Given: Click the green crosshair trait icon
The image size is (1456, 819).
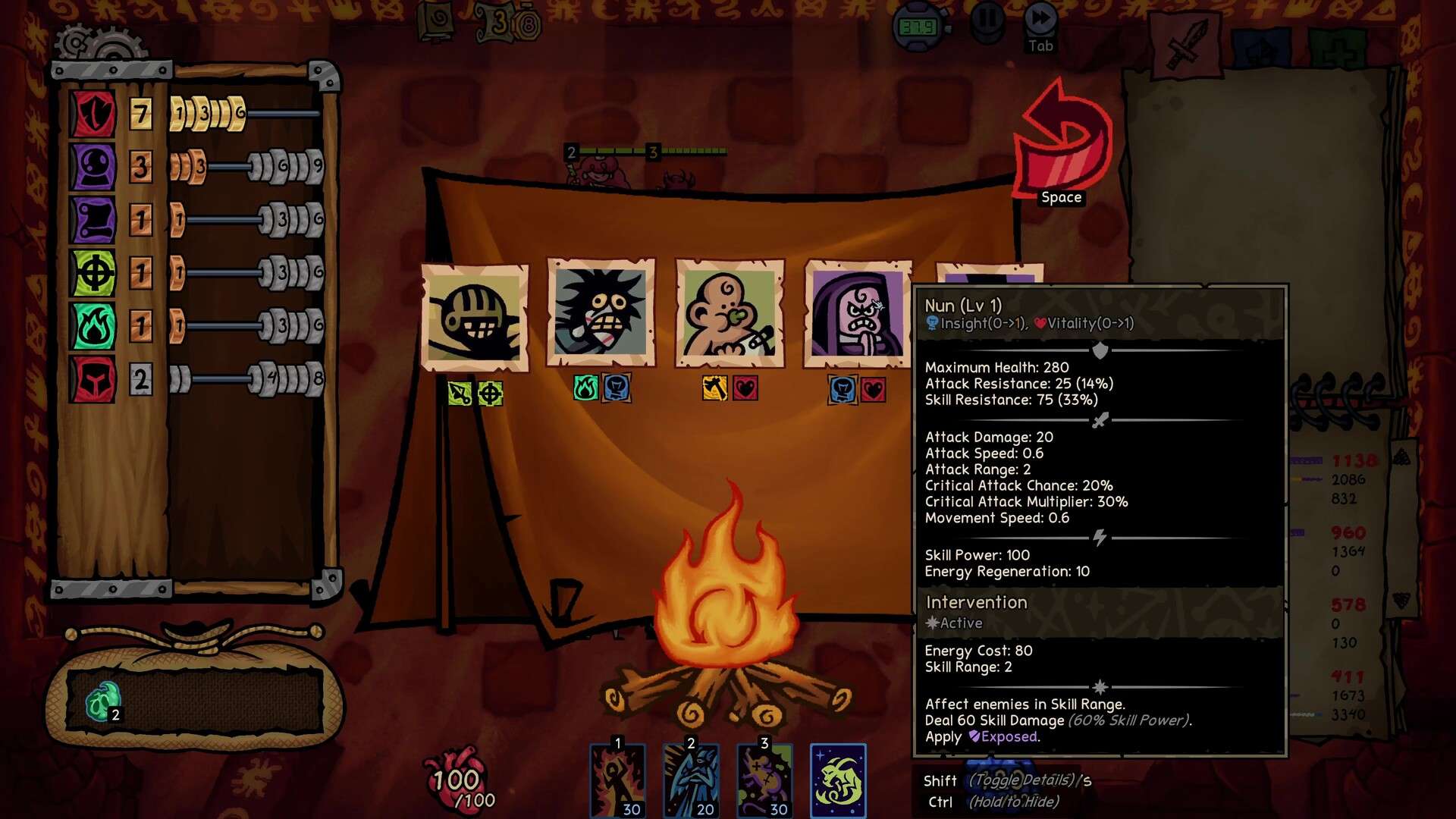Looking at the screenshot, I should pos(93,273).
